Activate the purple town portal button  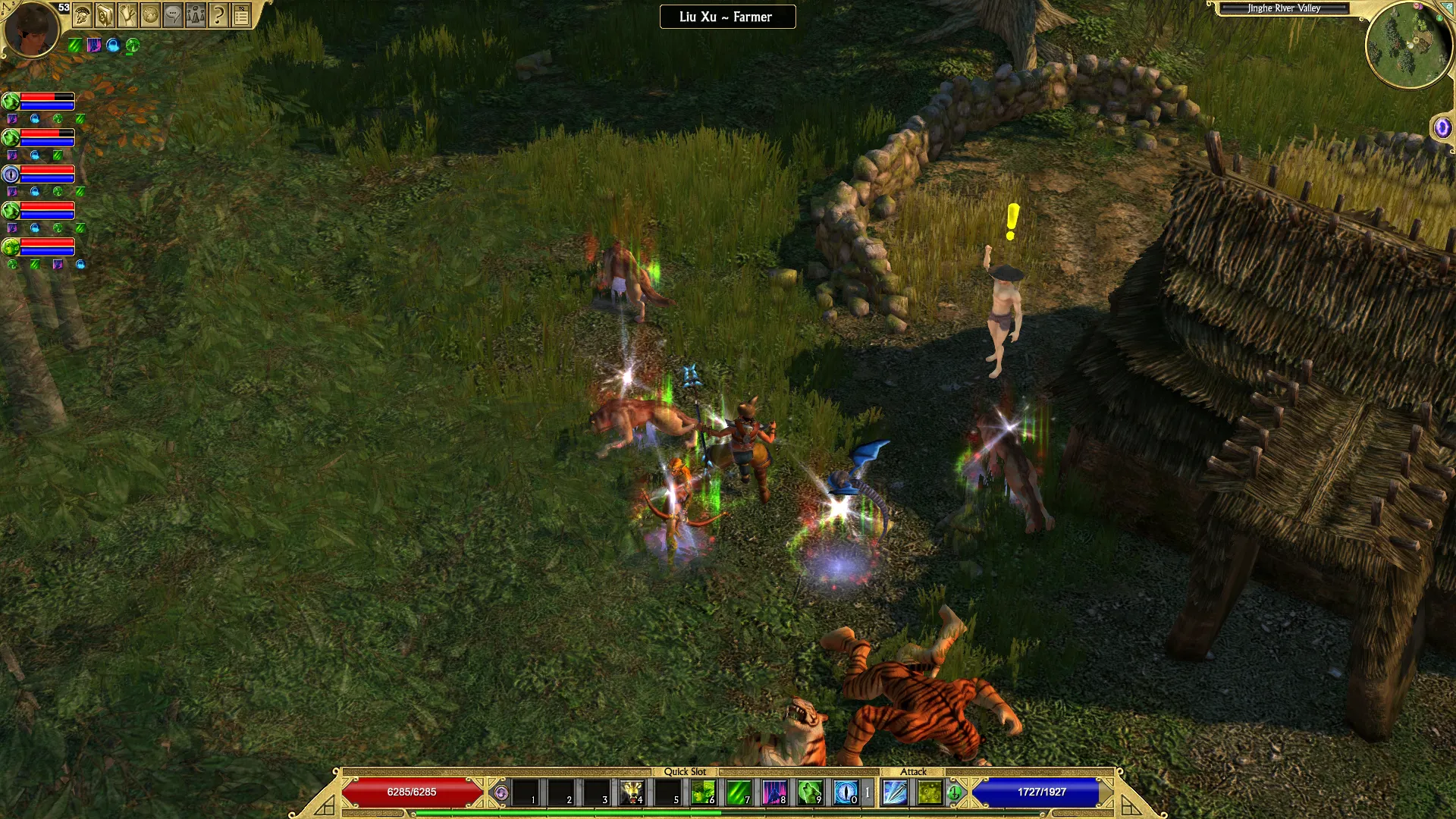point(1442,127)
